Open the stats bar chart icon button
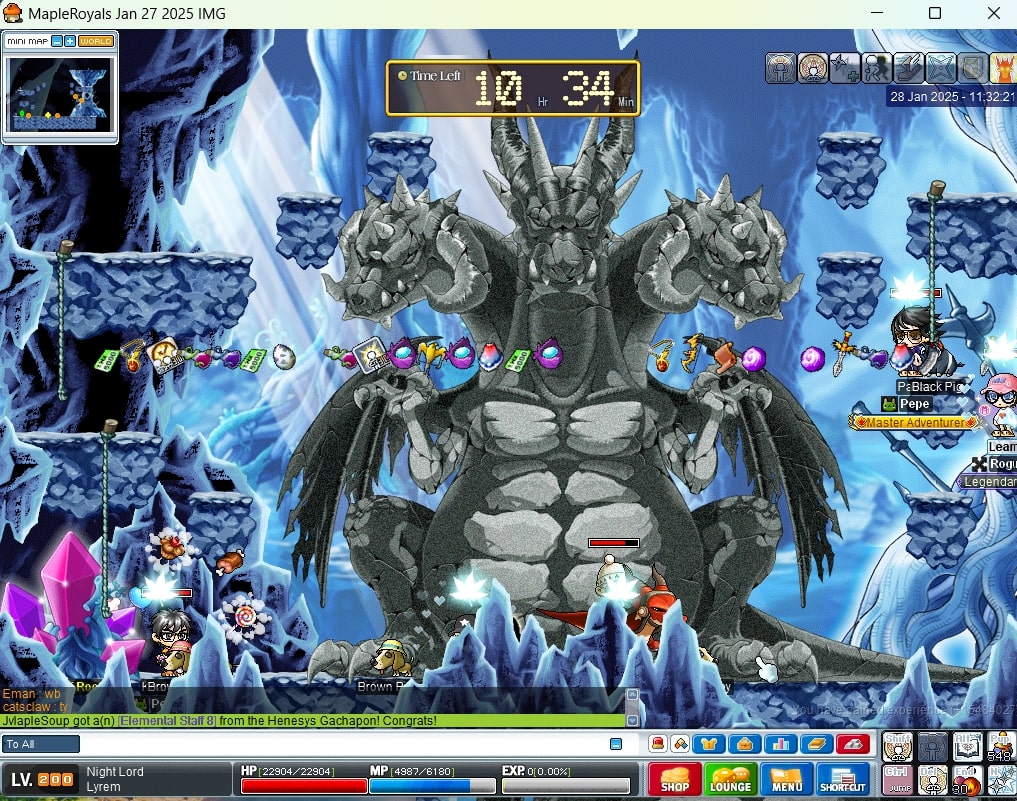This screenshot has height=801, width=1017. pos(780,744)
